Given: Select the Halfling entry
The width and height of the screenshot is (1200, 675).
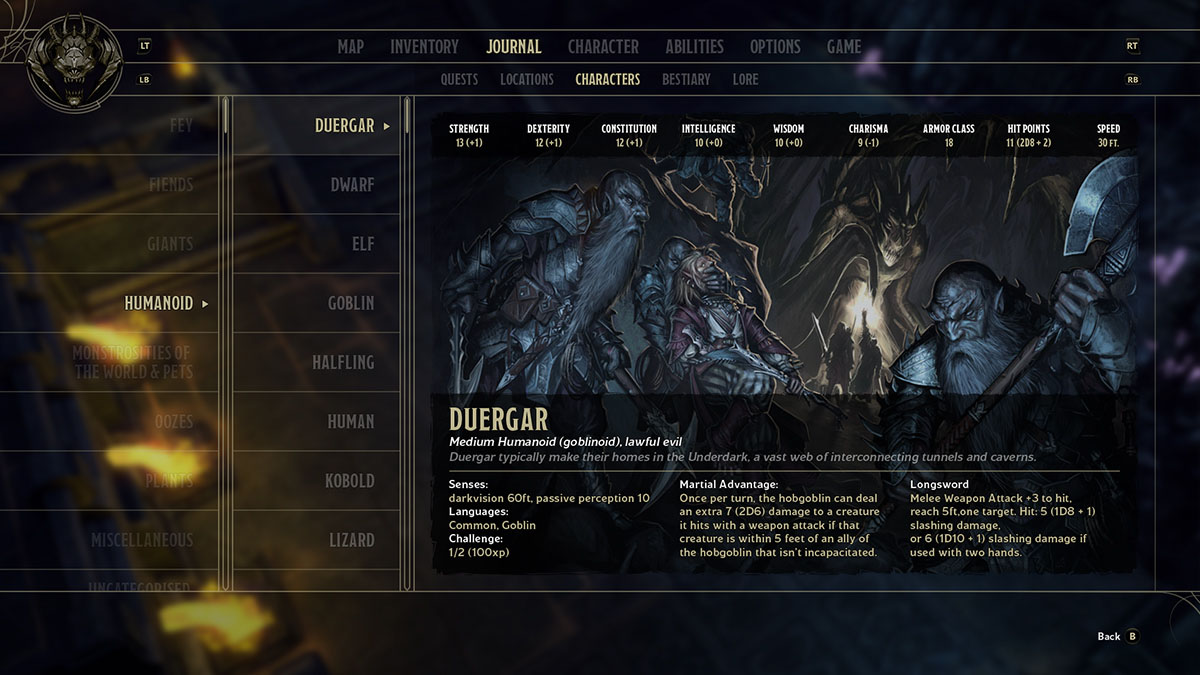Looking at the screenshot, I should click(x=343, y=363).
